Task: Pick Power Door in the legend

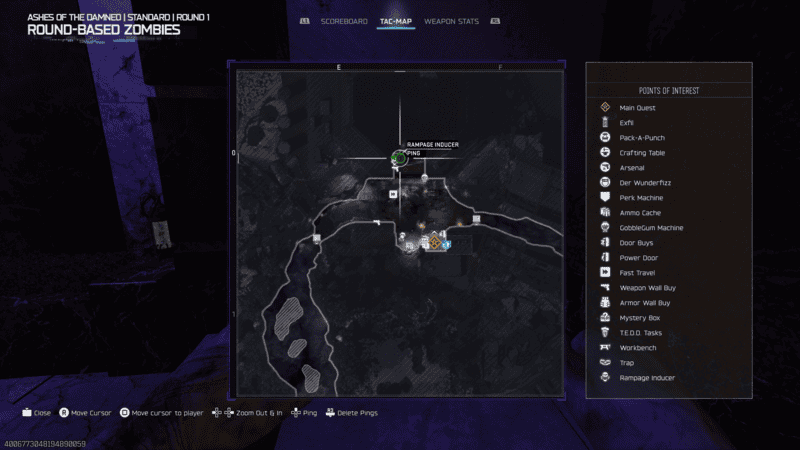Action: (638, 257)
